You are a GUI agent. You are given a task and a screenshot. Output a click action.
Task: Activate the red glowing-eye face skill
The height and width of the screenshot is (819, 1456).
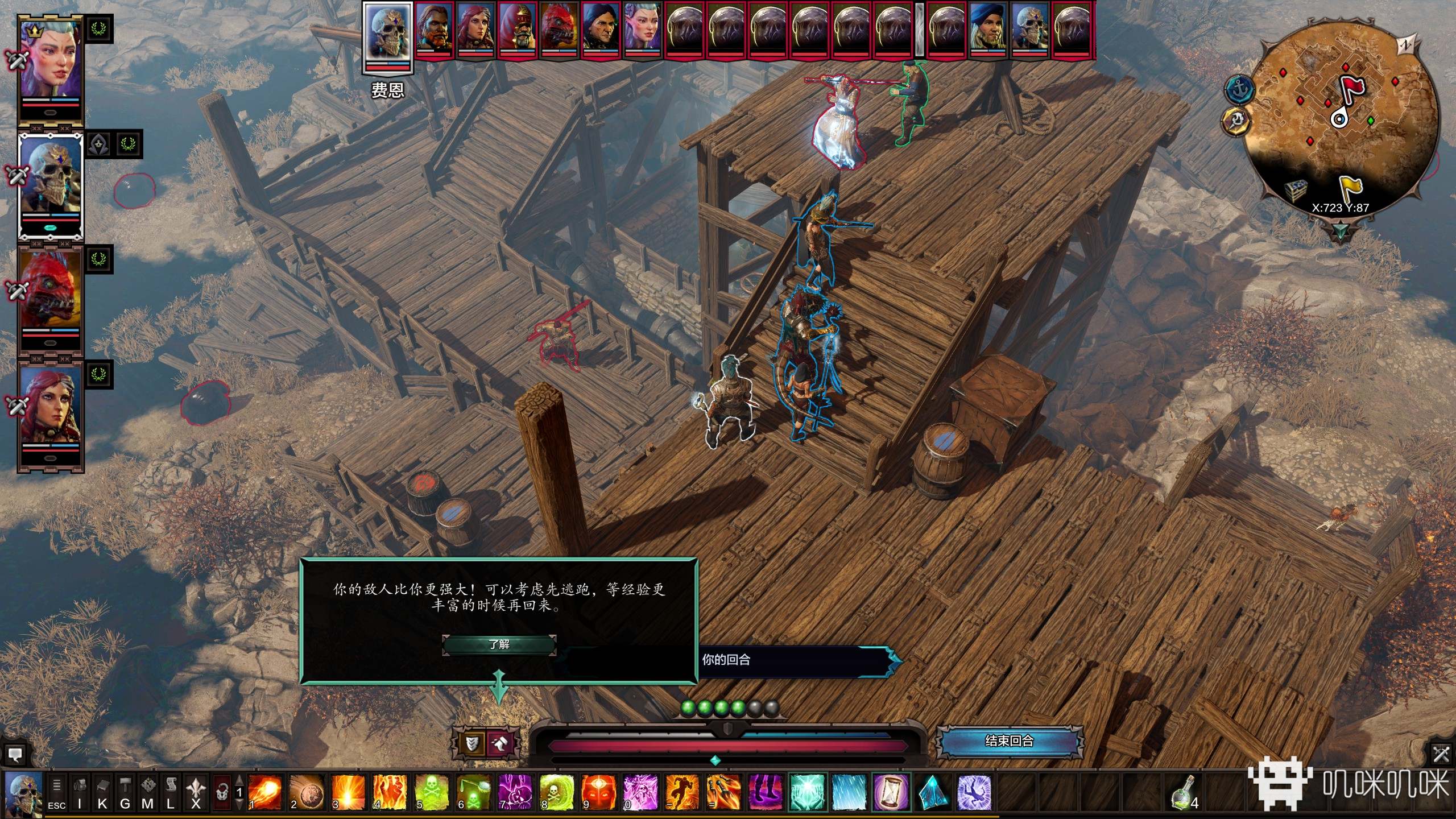[x=598, y=791]
